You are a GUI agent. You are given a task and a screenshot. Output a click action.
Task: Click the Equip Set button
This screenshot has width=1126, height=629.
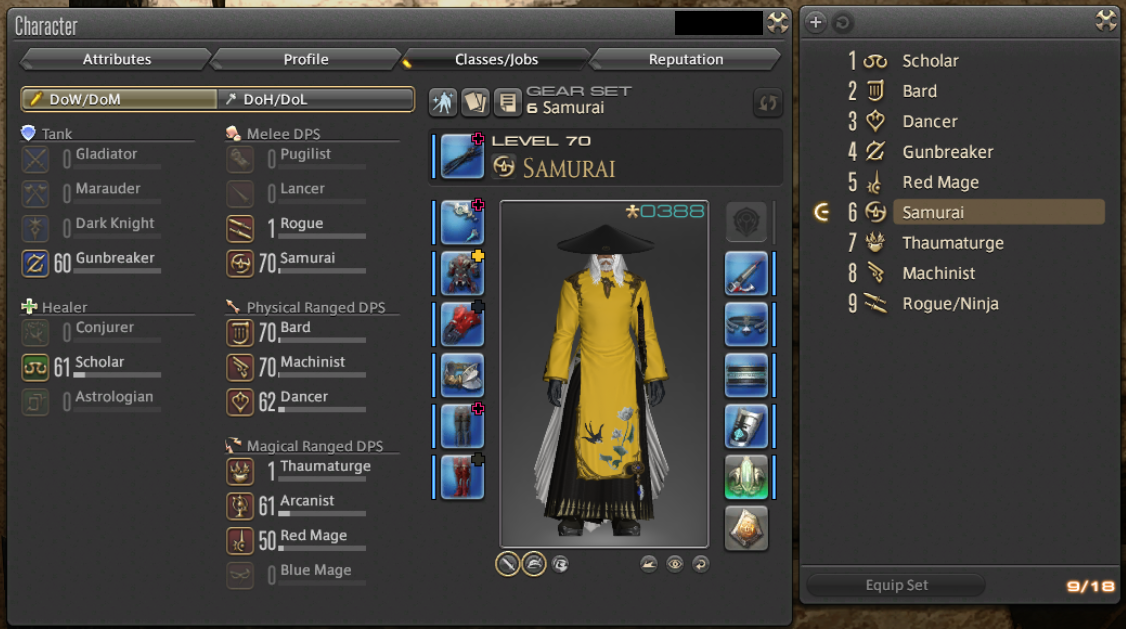[x=896, y=585]
